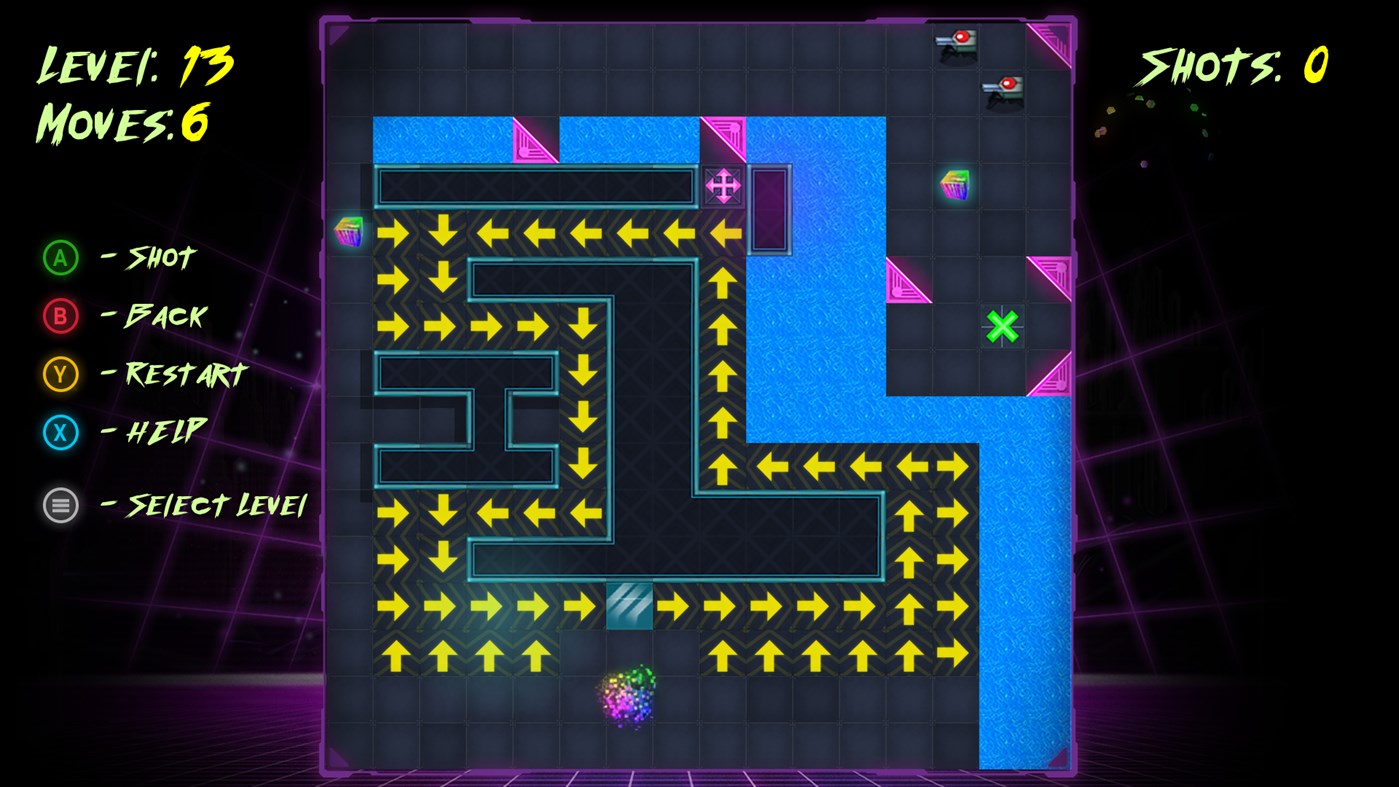The height and width of the screenshot is (787, 1399).
Task: Open Select Level via the menu glyph
Action: coord(60,505)
